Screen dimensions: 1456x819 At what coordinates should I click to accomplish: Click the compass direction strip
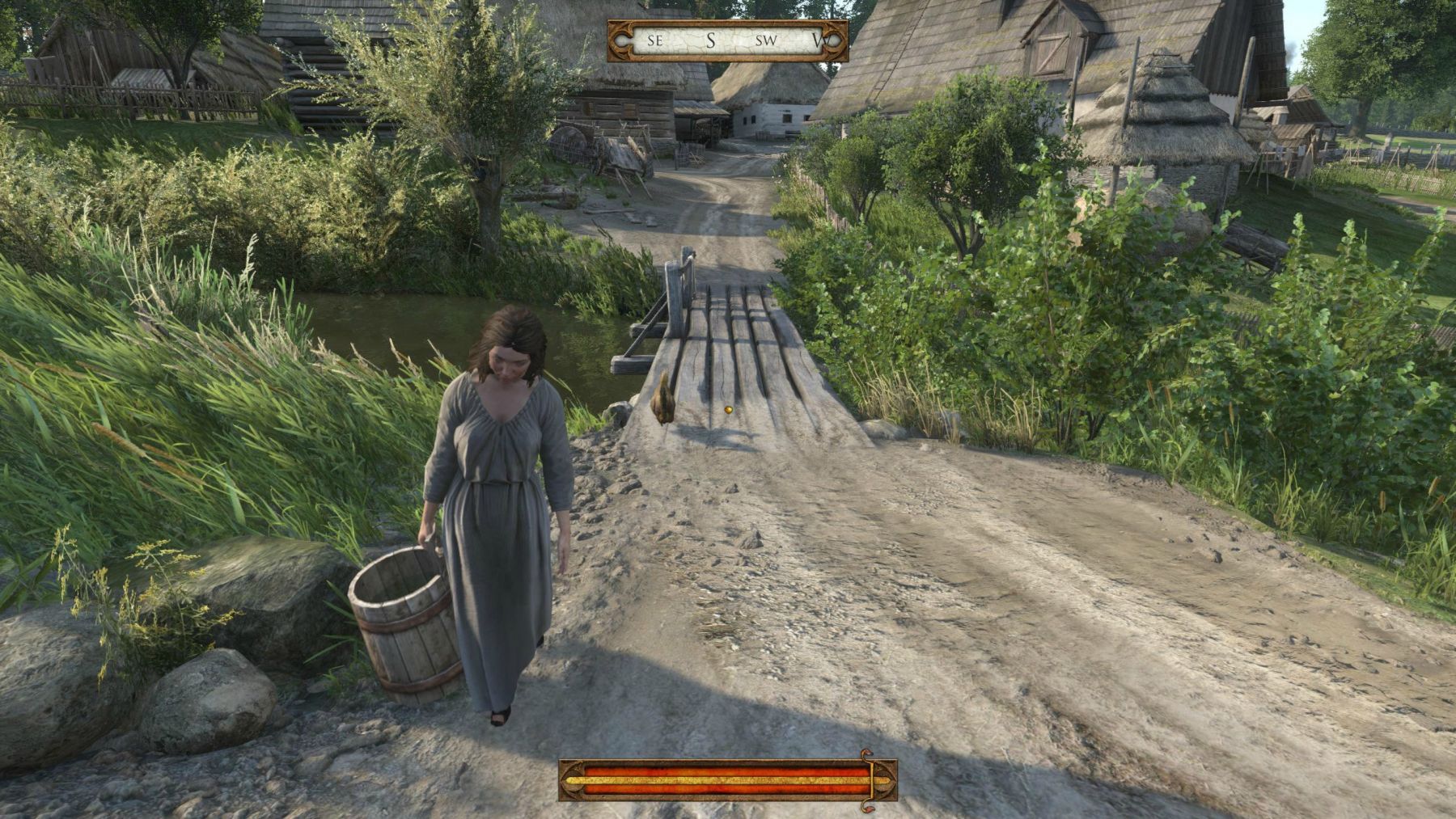pyautogui.click(x=727, y=40)
